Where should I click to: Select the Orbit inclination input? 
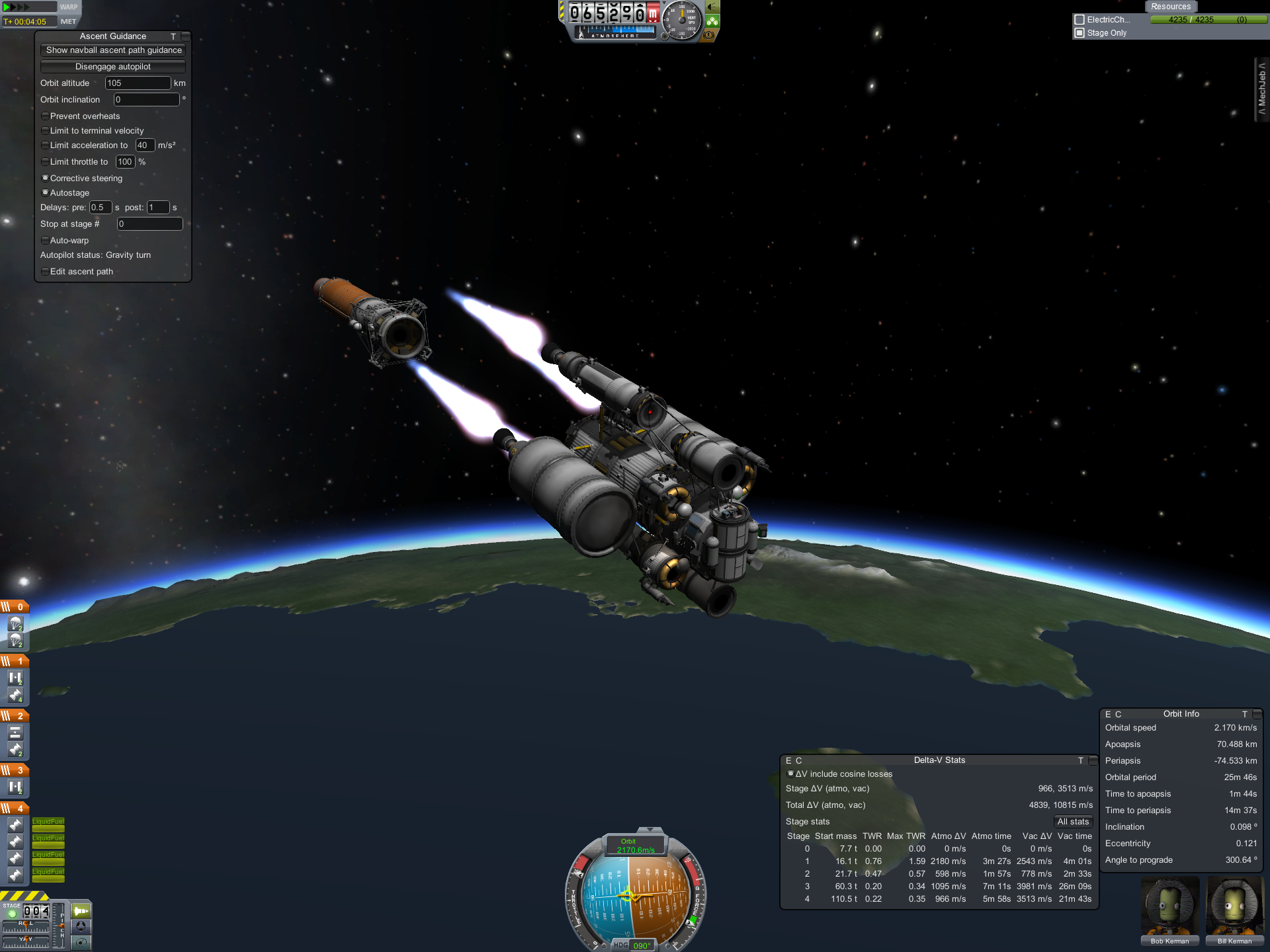[x=146, y=100]
